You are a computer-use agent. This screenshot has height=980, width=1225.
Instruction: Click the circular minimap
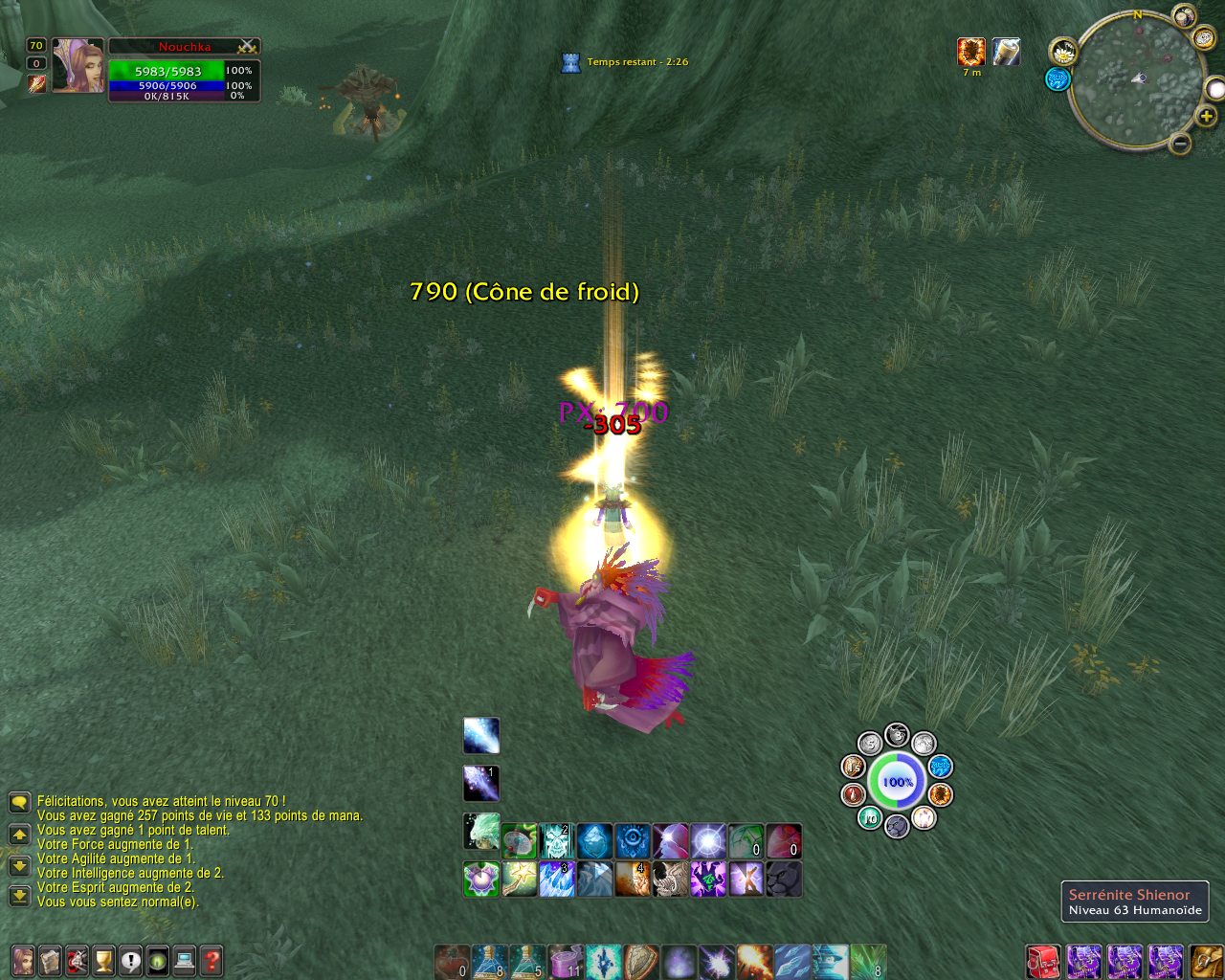1136,79
